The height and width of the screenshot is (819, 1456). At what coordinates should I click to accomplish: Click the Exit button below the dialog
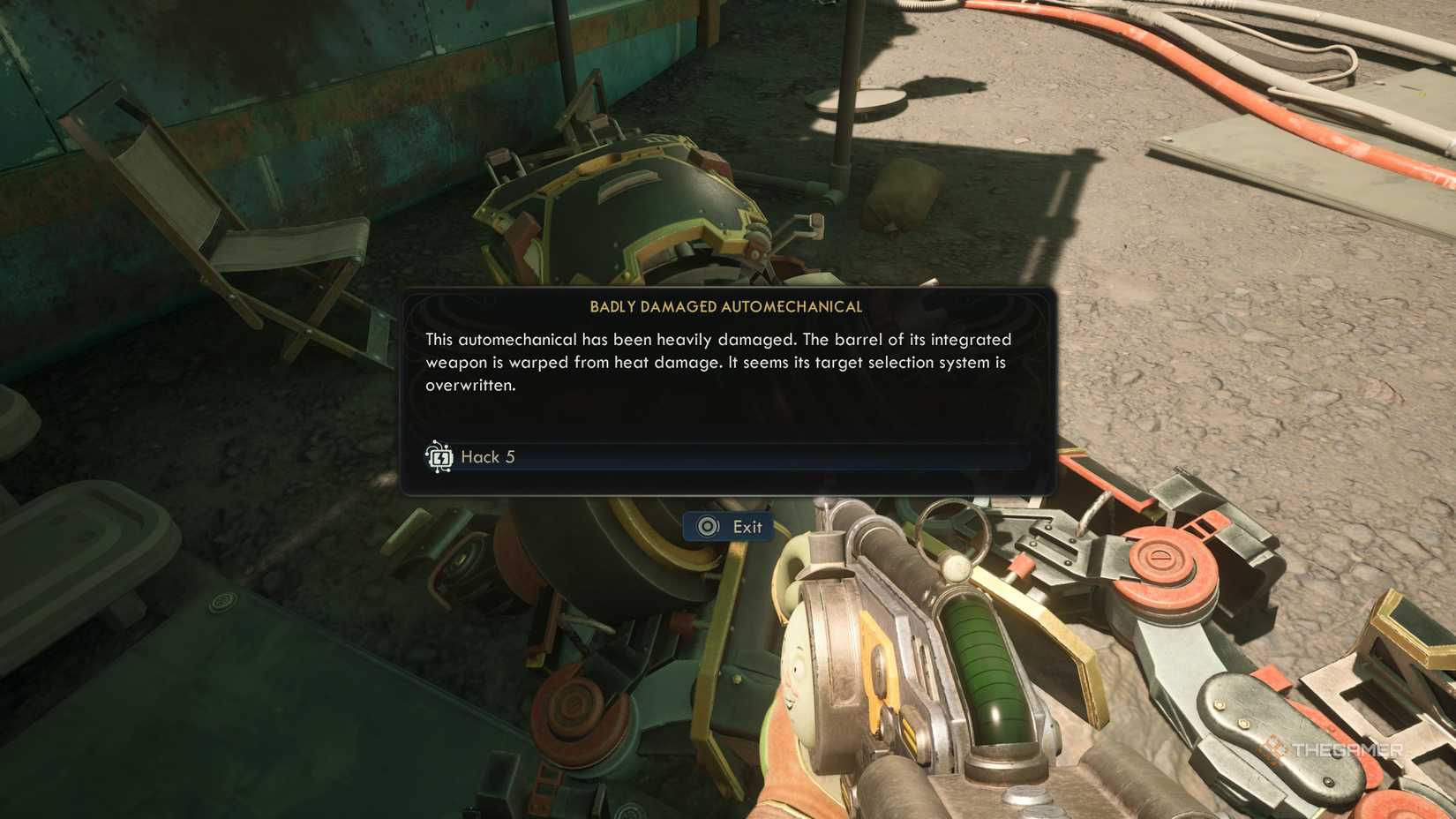727,525
